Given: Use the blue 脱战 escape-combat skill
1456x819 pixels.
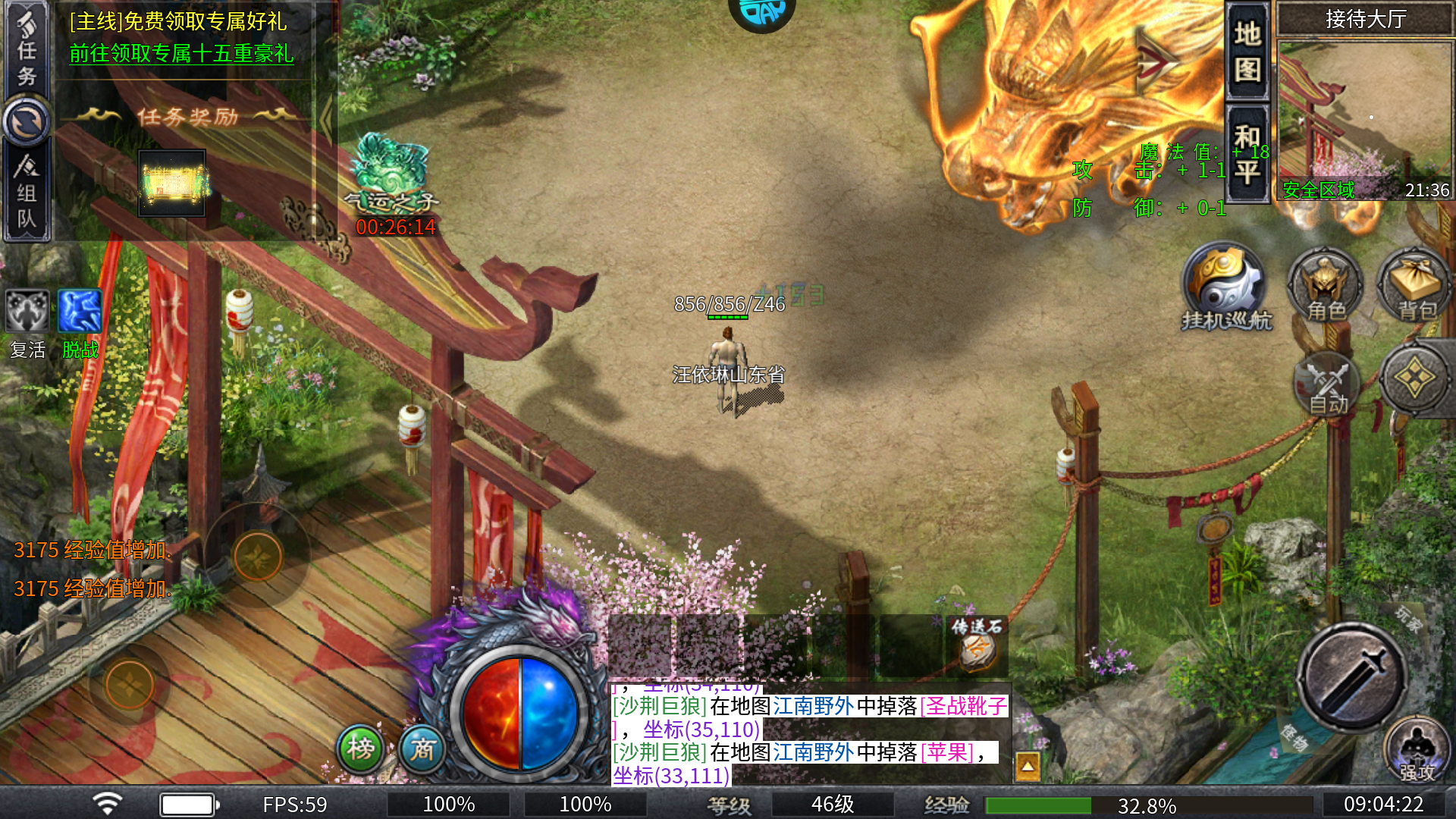Looking at the screenshot, I should (80, 312).
